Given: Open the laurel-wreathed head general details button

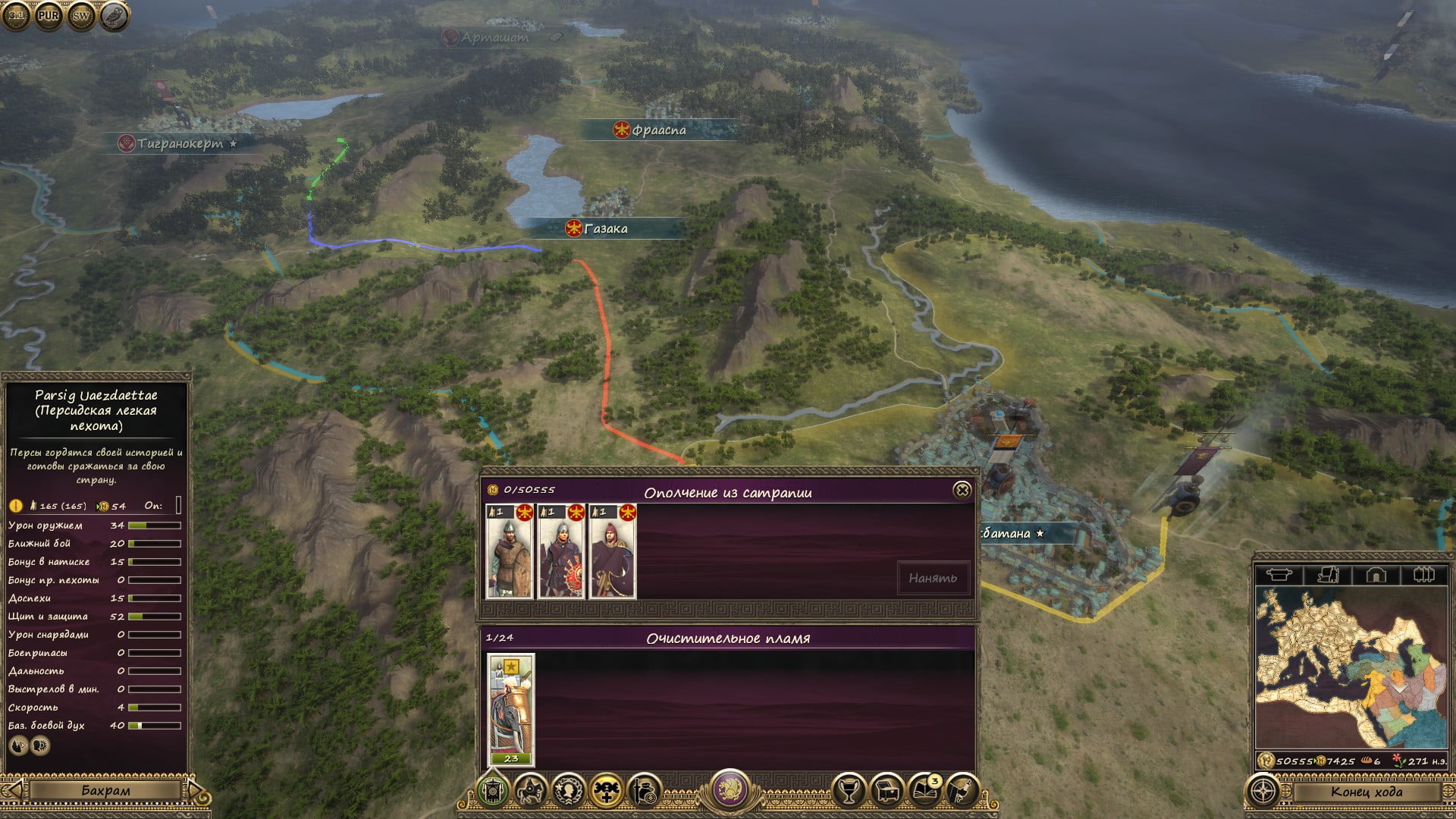Looking at the screenshot, I should click(569, 792).
